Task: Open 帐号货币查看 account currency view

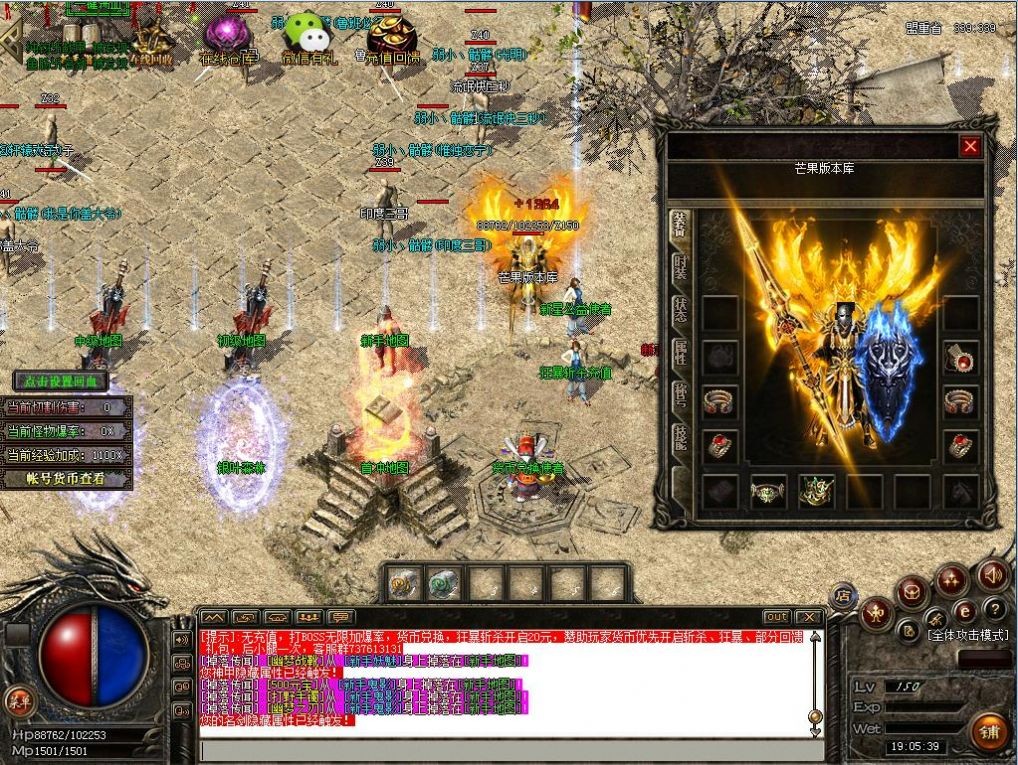Action: pos(67,479)
